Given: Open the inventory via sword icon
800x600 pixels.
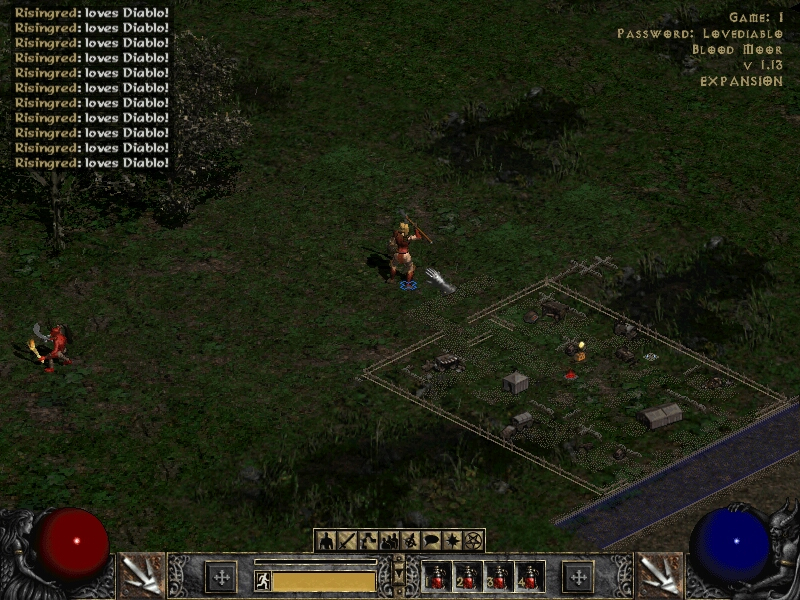Looking at the screenshot, I should pyautogui.click(x=347, y=541).
